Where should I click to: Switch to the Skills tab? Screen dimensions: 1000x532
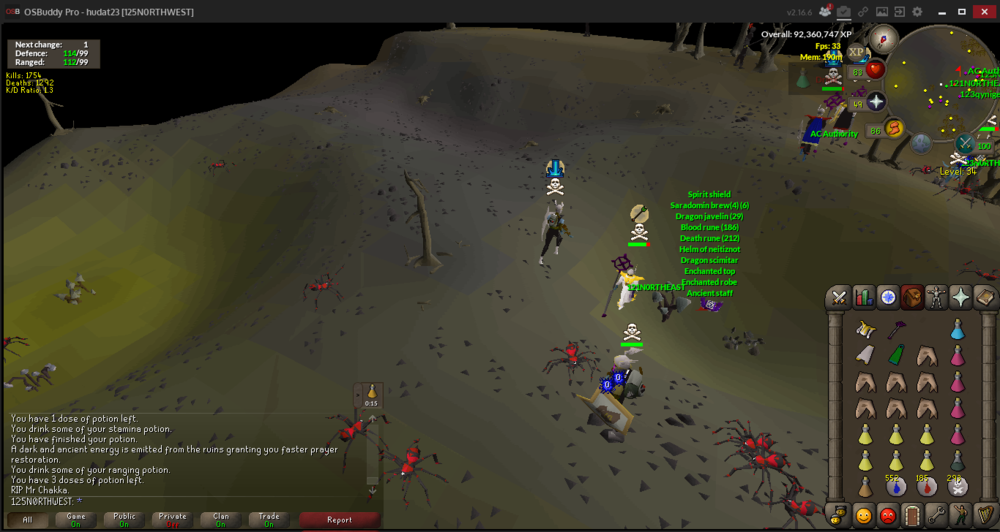click(x=863, y=297)
